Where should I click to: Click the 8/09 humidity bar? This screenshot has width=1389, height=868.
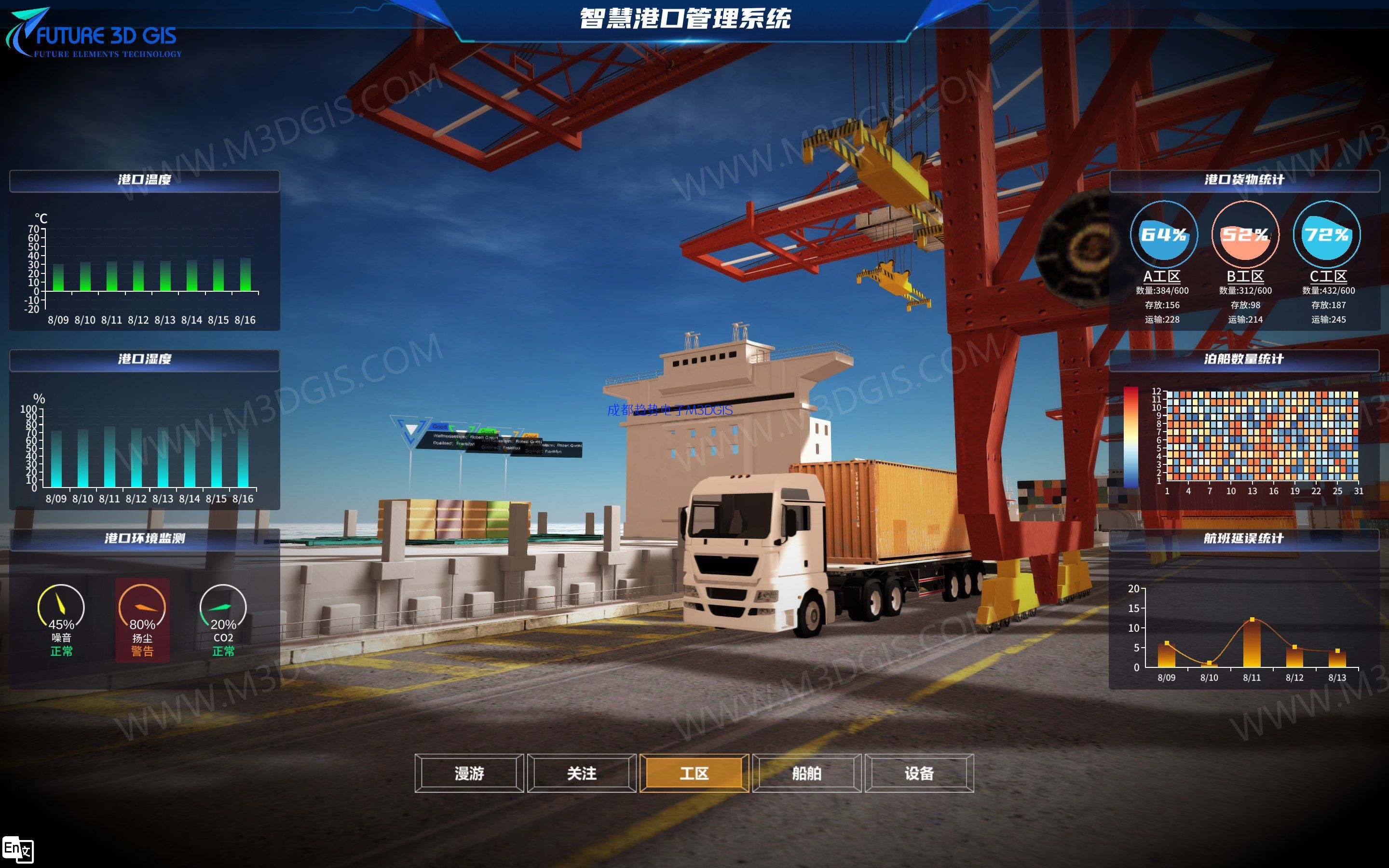(x=56, y=459)
